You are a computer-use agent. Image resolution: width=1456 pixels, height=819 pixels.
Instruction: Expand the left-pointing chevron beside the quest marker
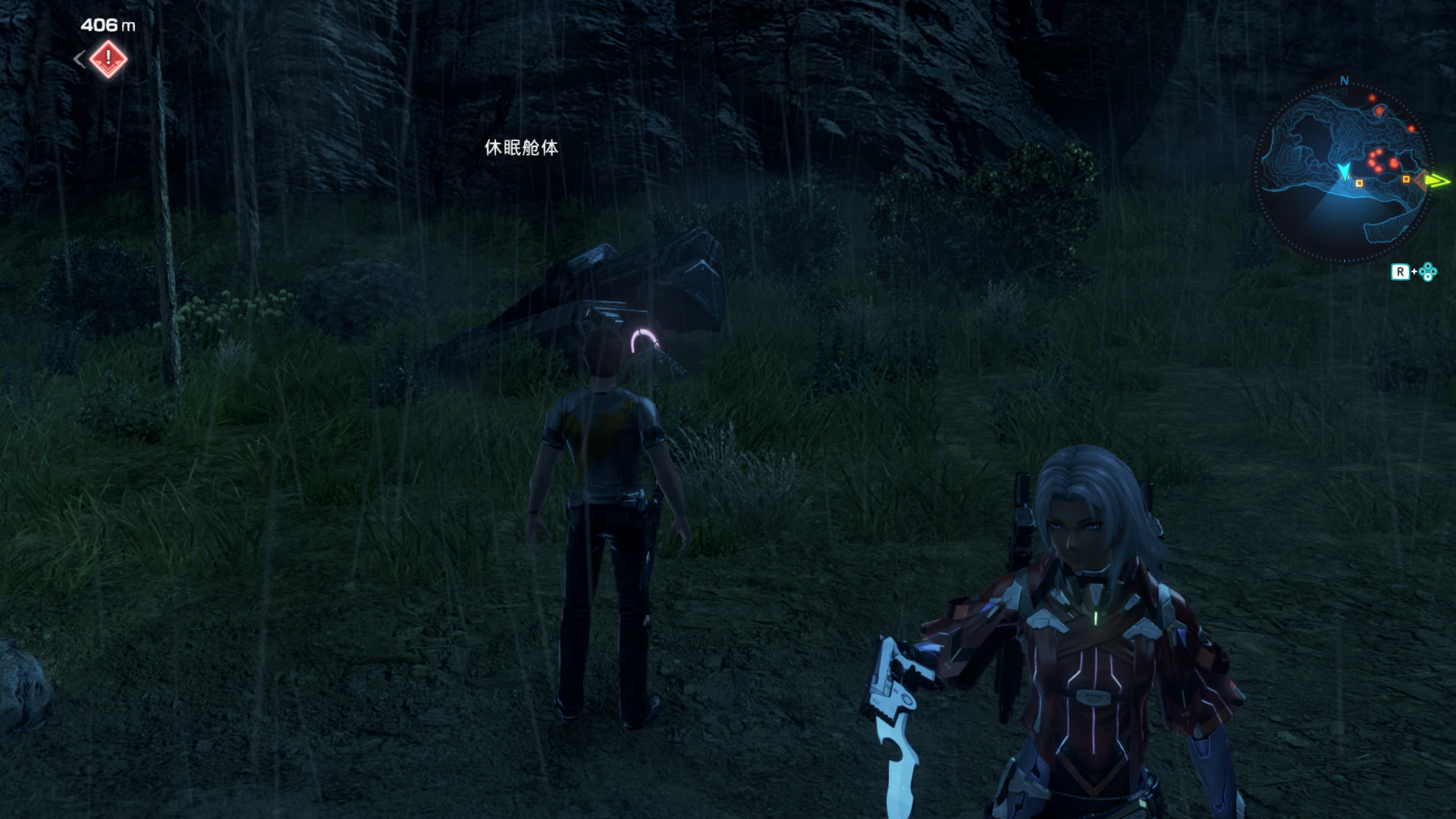[x=78, y=58]
